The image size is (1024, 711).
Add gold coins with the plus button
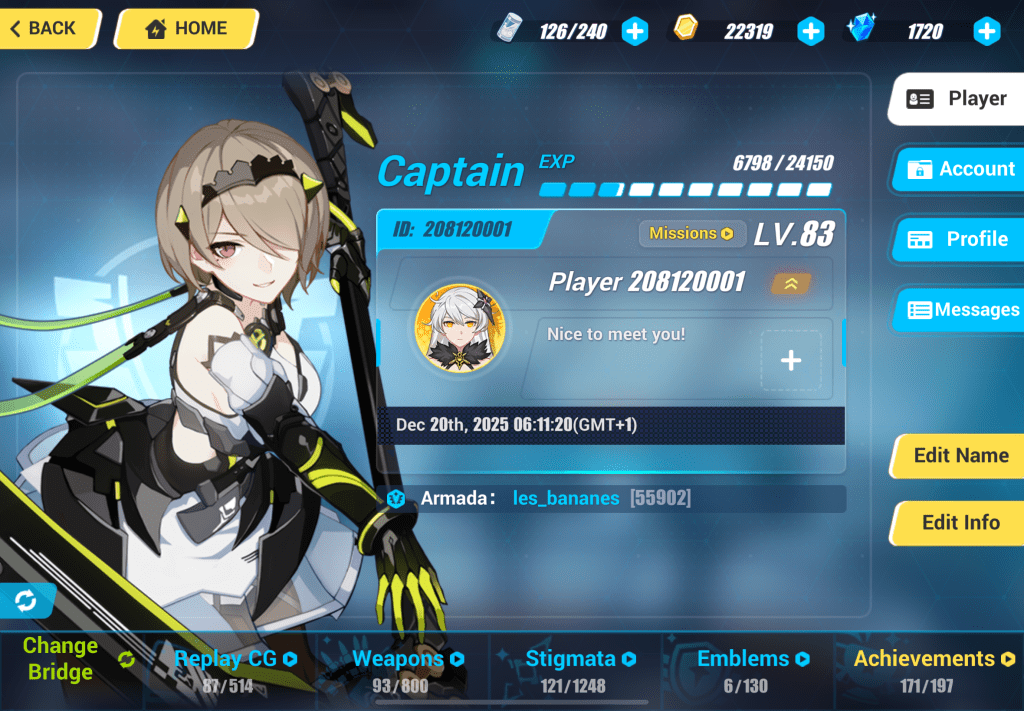click(x=810, y=32)
